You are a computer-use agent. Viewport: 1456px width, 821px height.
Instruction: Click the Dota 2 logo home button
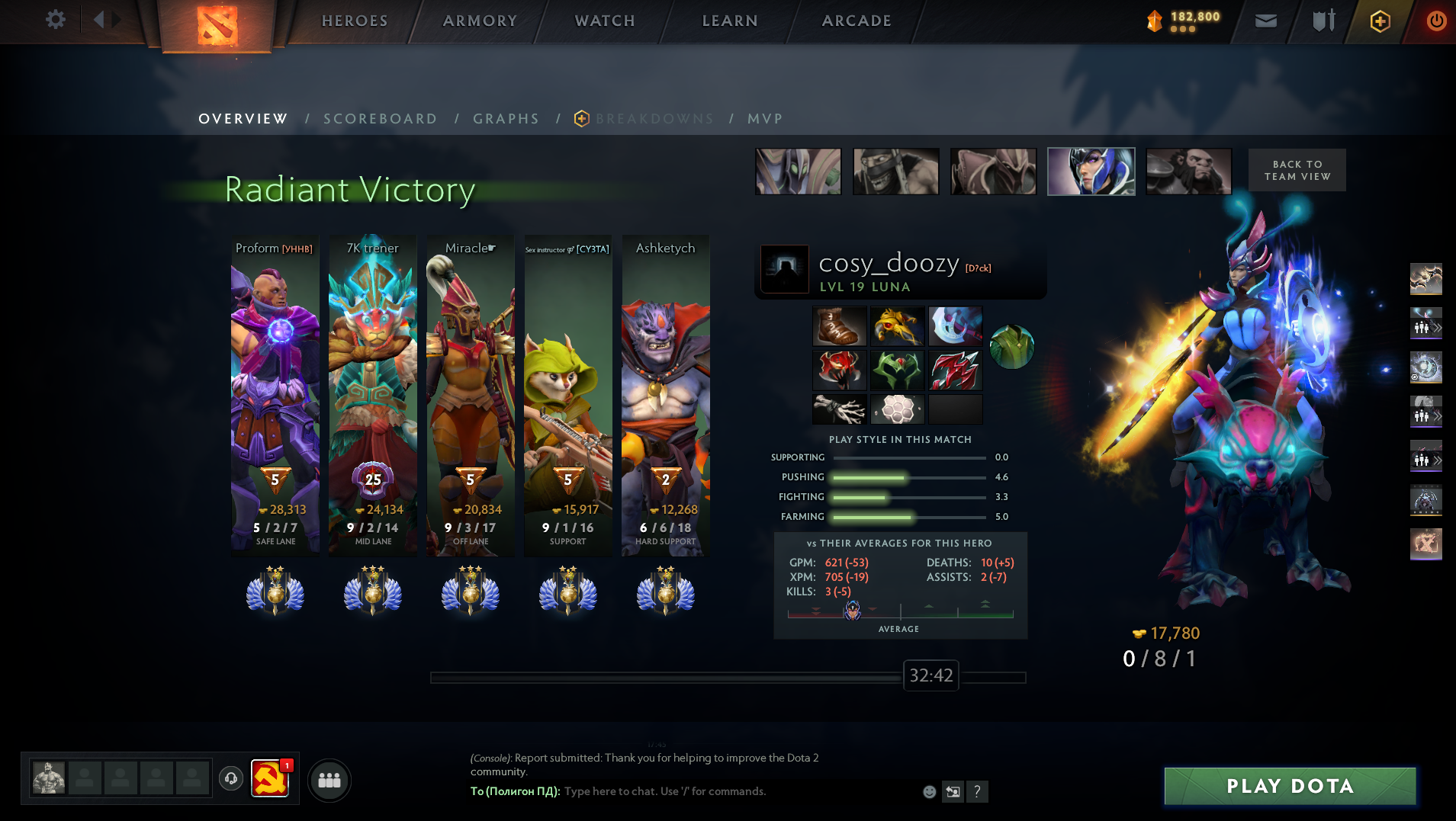pos(217,25)
